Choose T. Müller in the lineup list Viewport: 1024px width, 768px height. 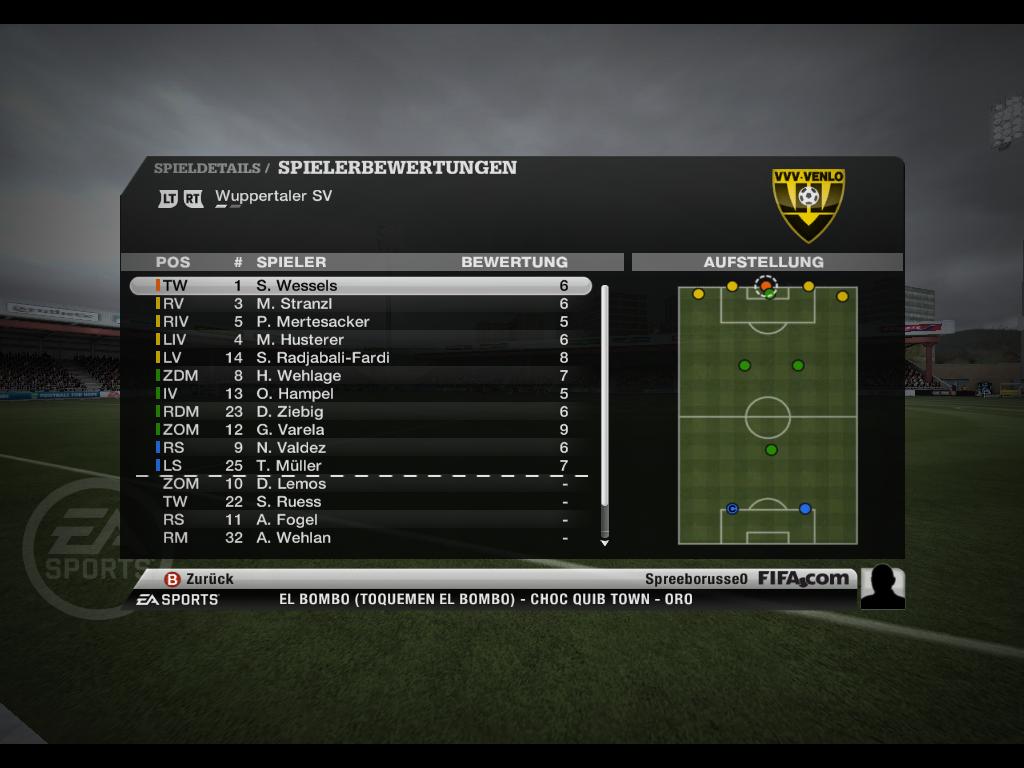(360, 466)
